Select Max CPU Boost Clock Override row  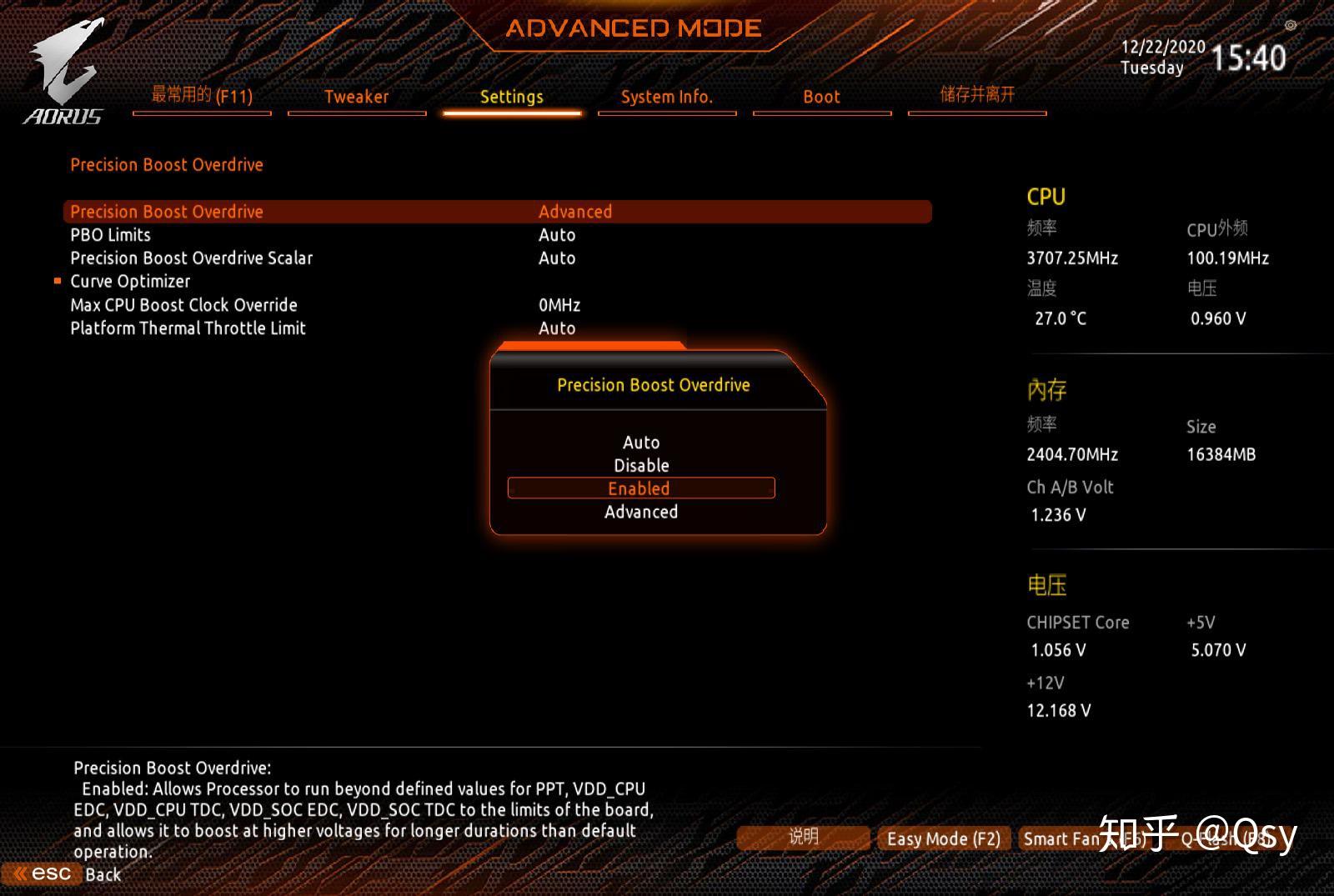click(183, 305)
